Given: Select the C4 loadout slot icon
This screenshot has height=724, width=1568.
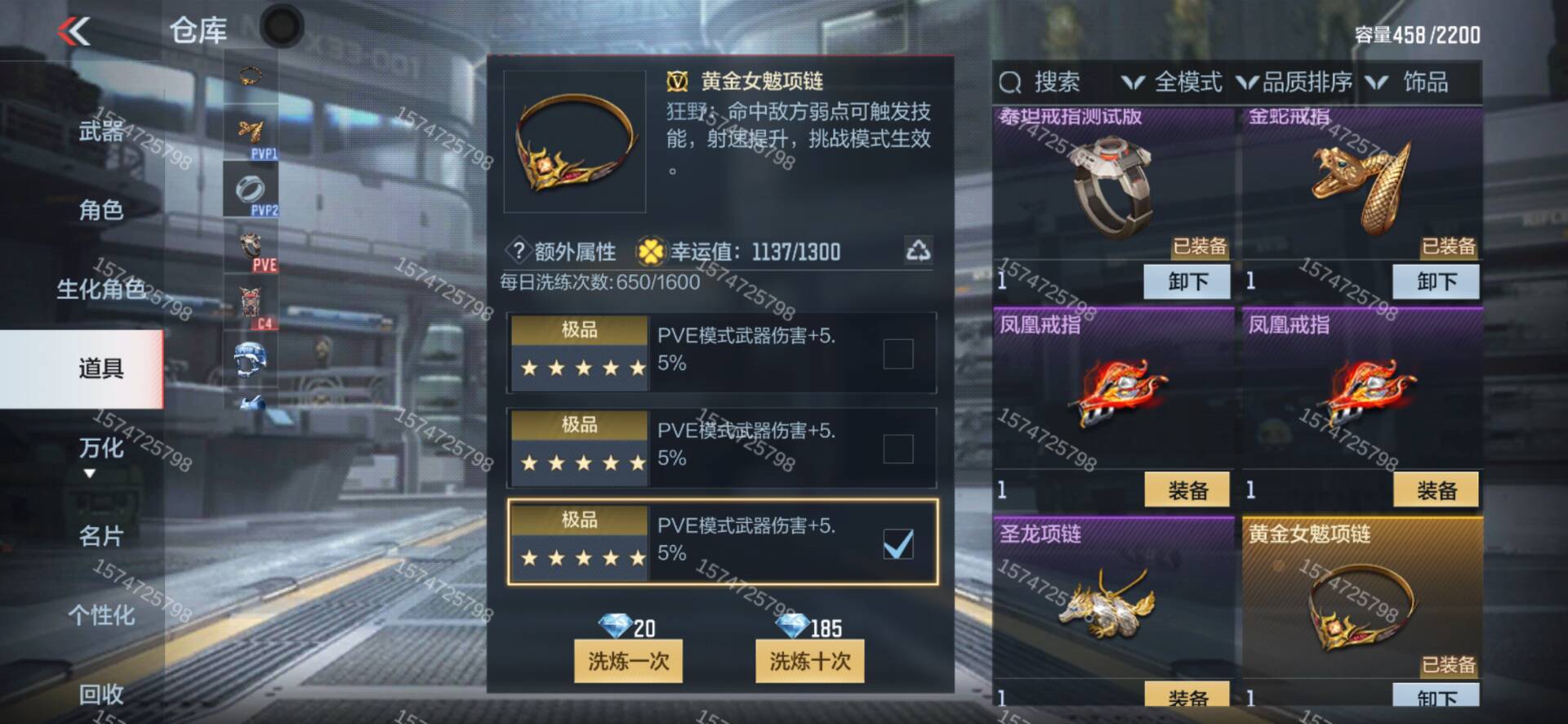Looking at the screenshot, I should point(251,305).
